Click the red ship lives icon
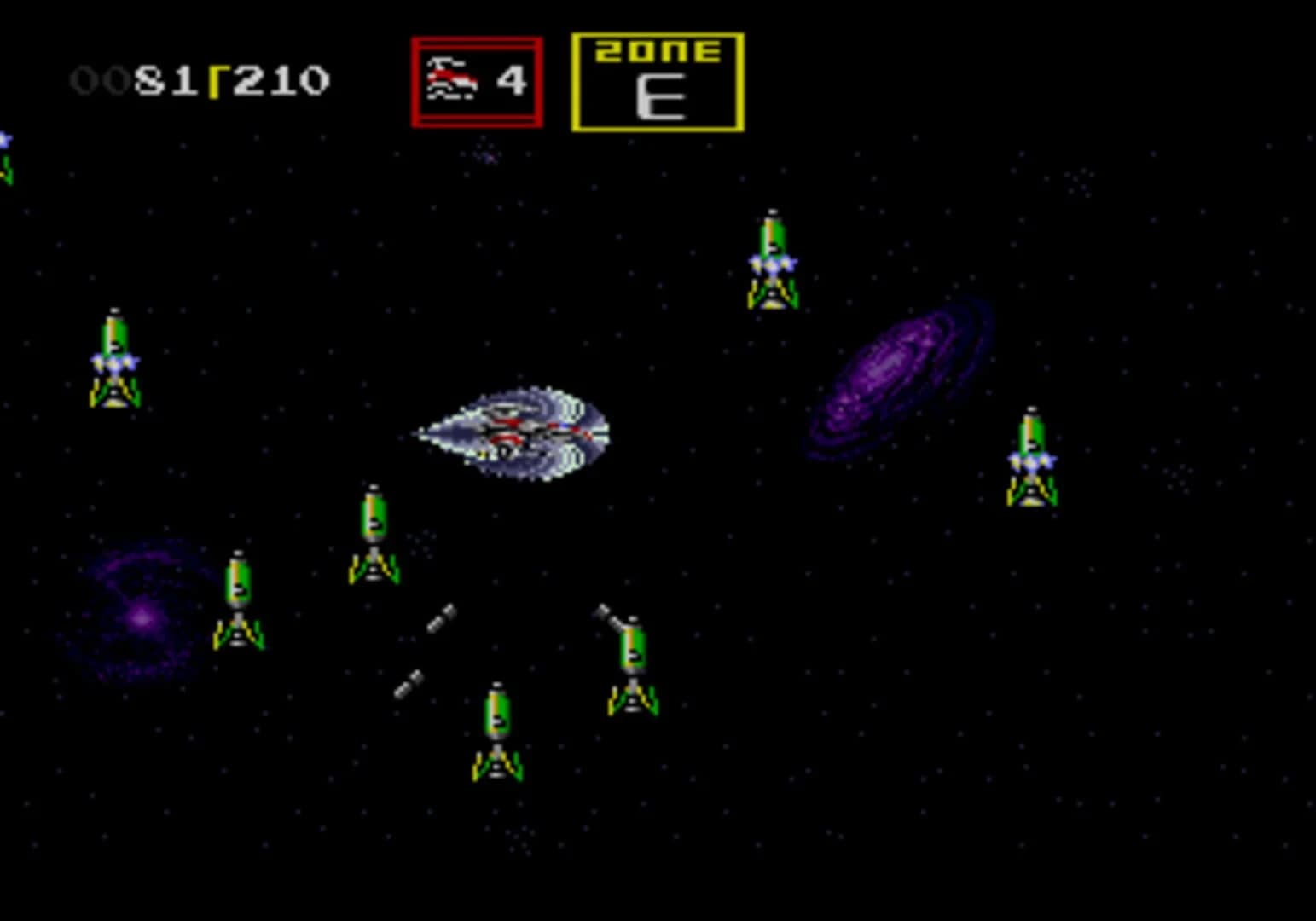 point(454,81)
